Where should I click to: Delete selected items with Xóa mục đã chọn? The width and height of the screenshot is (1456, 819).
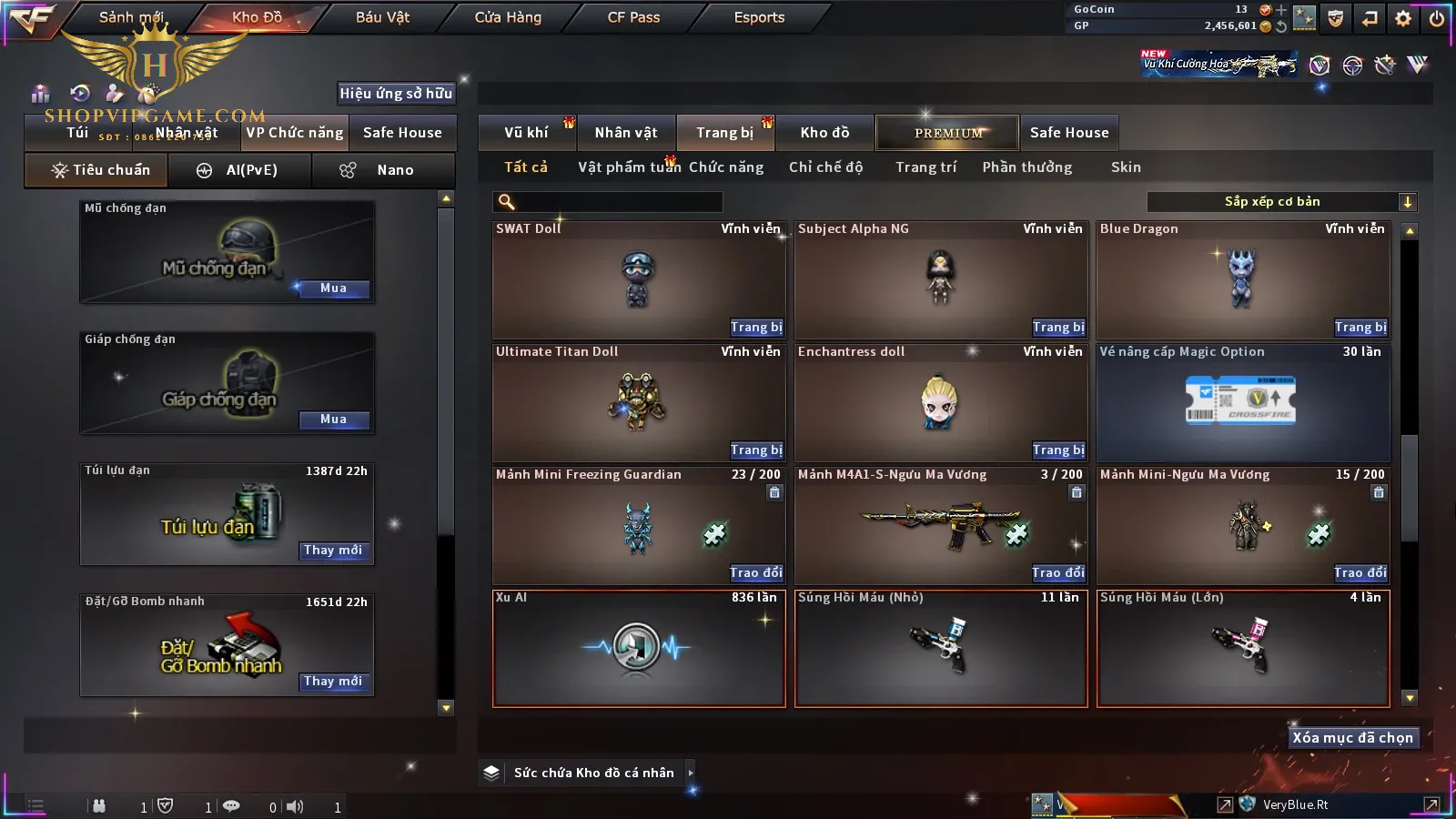coord(1352,738)
